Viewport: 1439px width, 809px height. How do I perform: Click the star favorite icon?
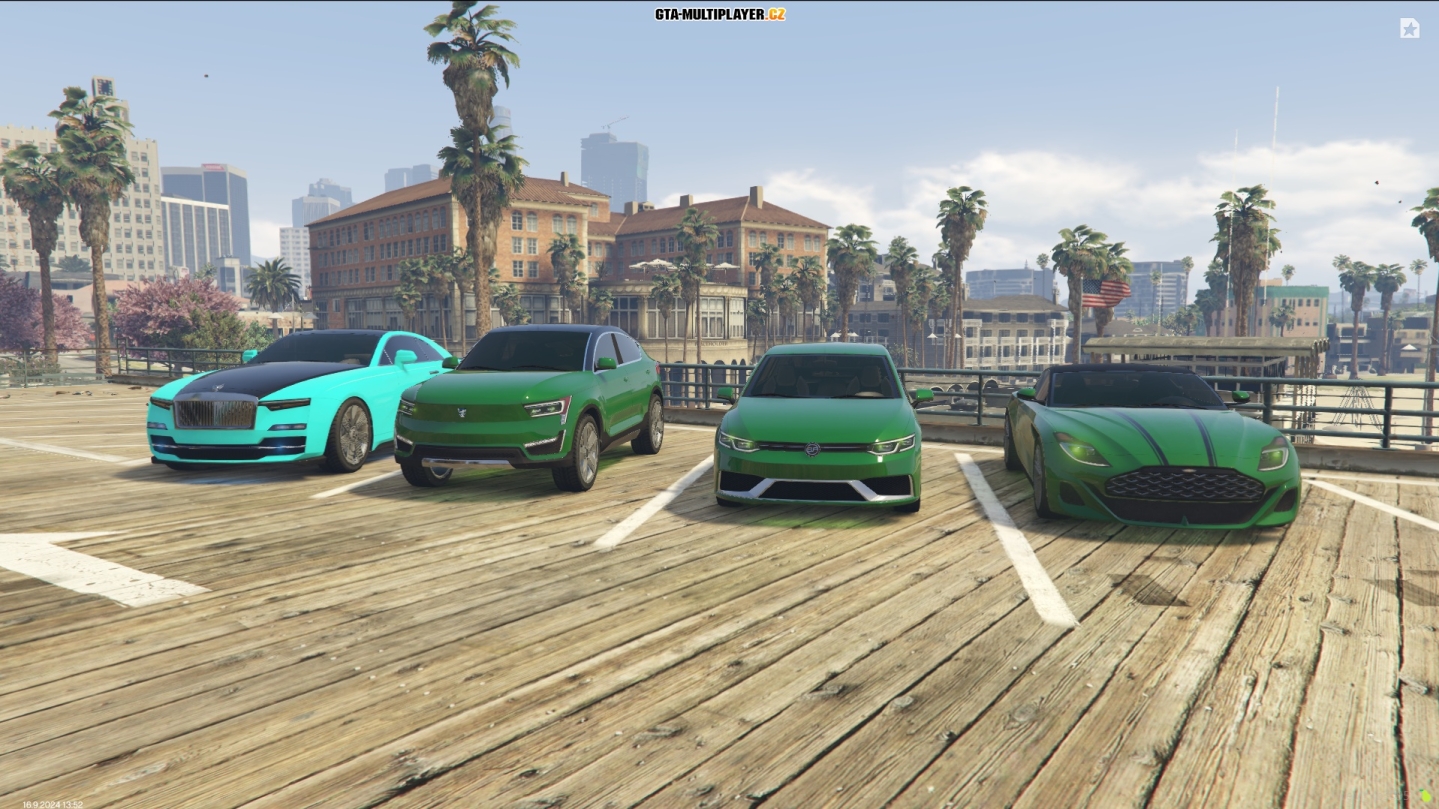pyautogui.click(x=1409, y=28)
